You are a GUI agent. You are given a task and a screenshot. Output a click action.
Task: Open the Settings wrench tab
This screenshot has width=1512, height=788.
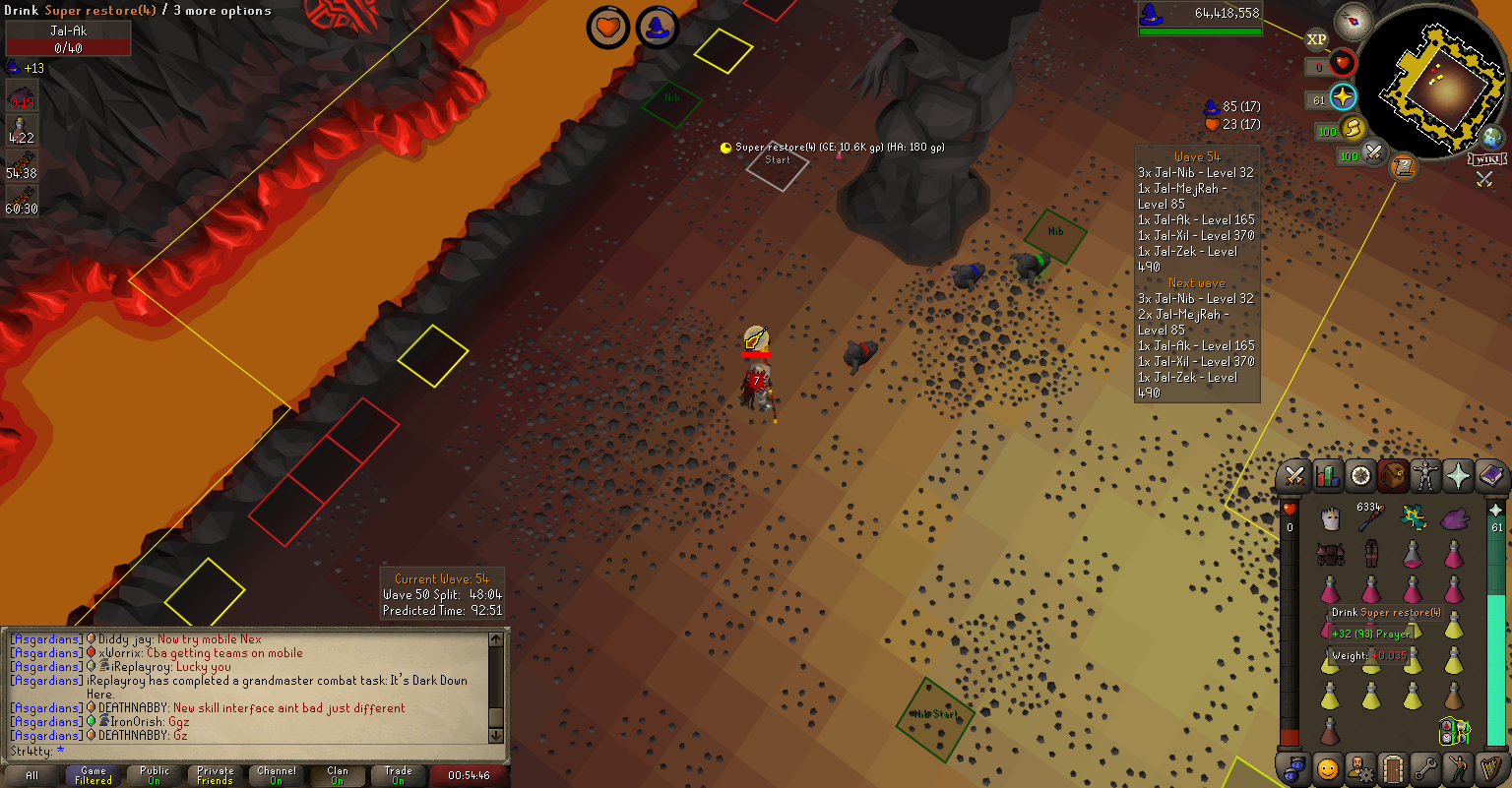click(x=1425, y=767)
